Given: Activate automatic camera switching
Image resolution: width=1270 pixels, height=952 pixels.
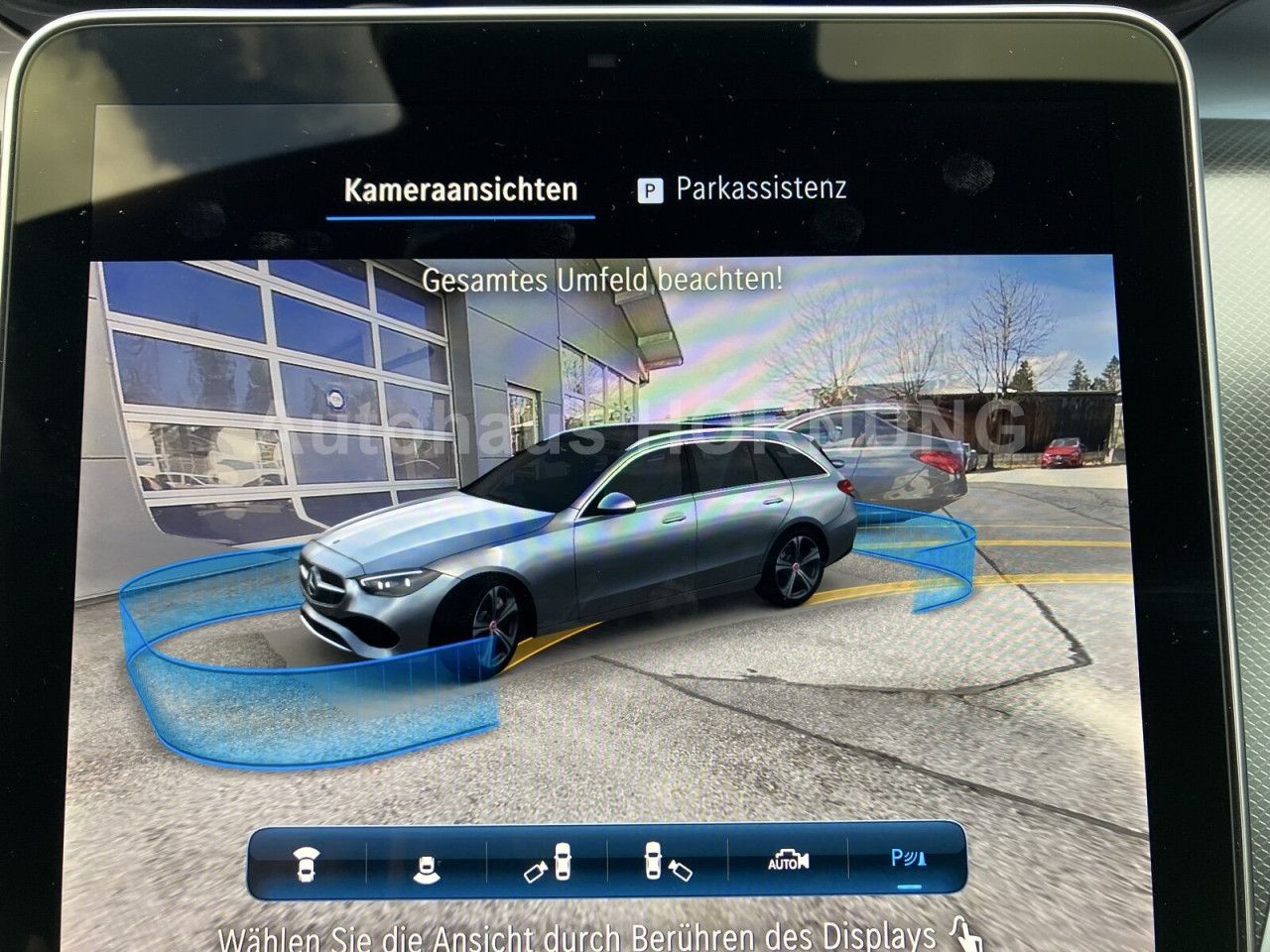Looking at the screenshot, I should [787, 861].
